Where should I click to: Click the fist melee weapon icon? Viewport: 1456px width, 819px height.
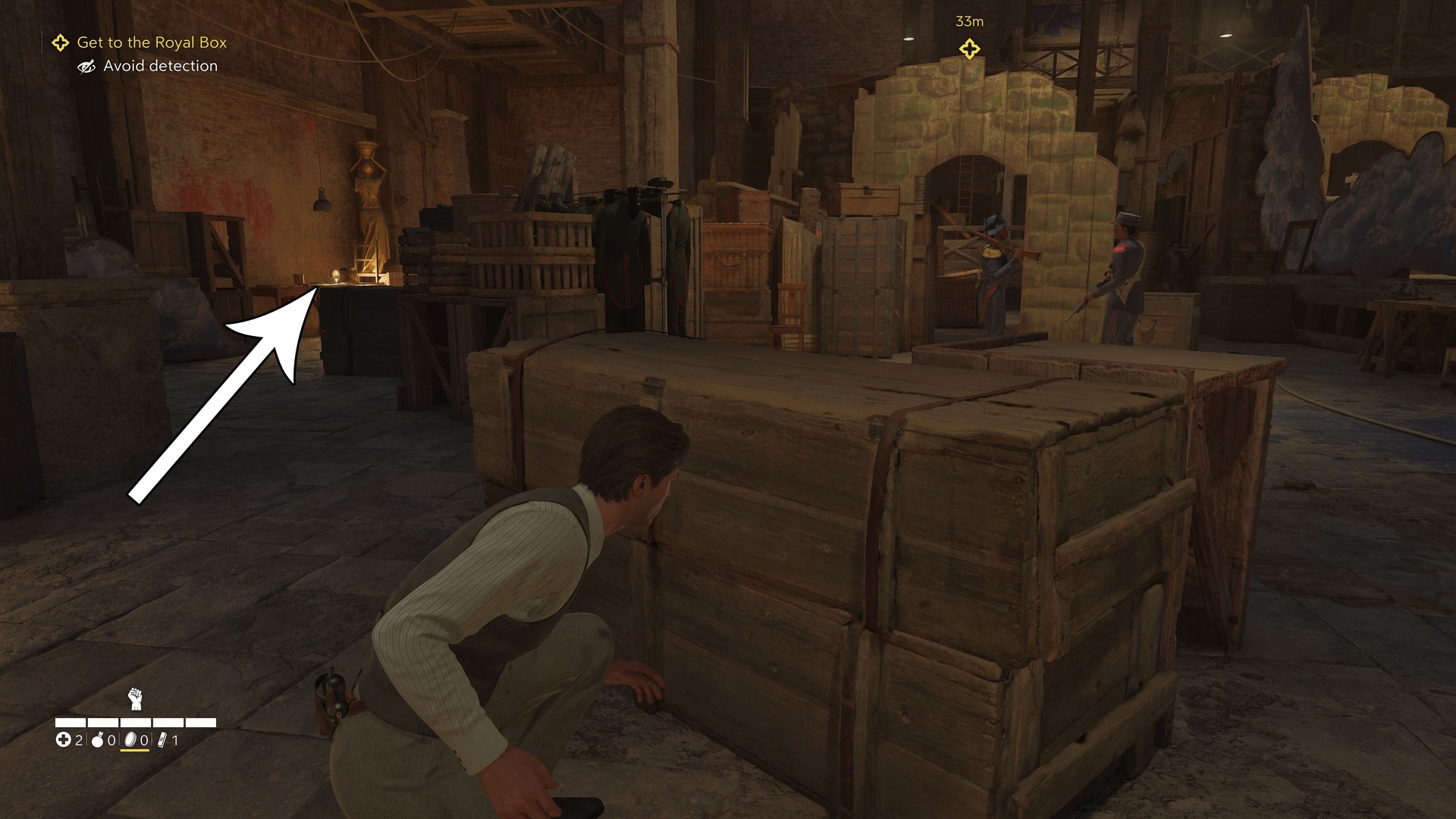[135, 698]
